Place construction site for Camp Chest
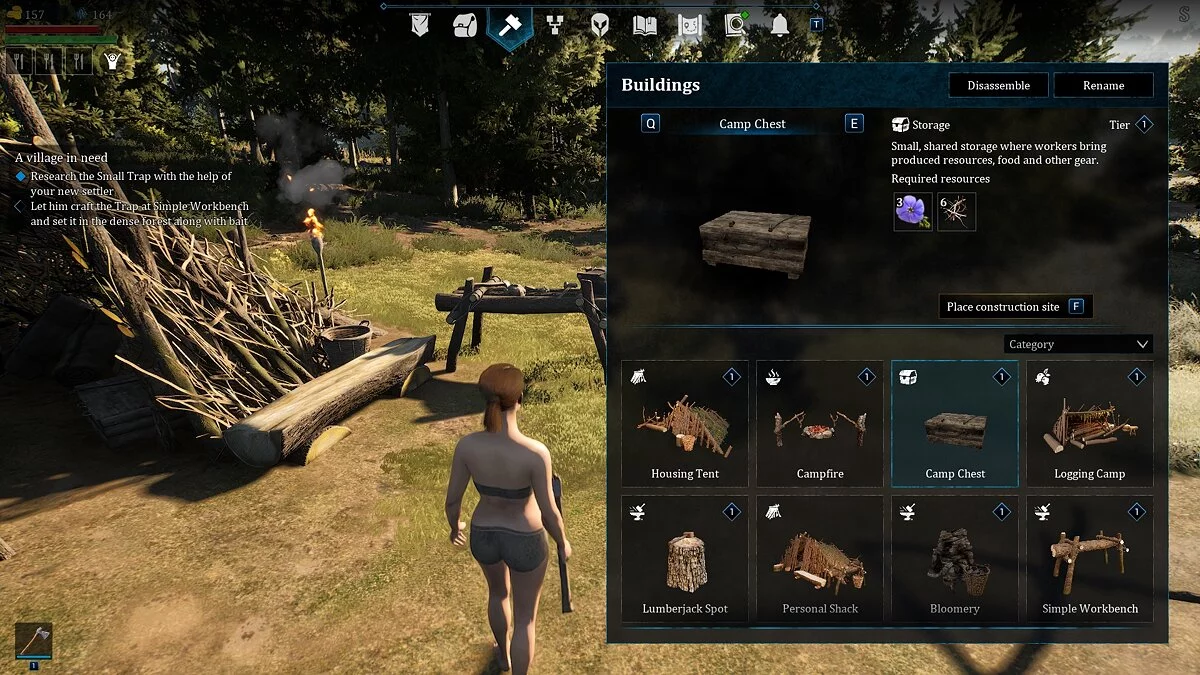1200x675 pixels. coord(1015,307)
